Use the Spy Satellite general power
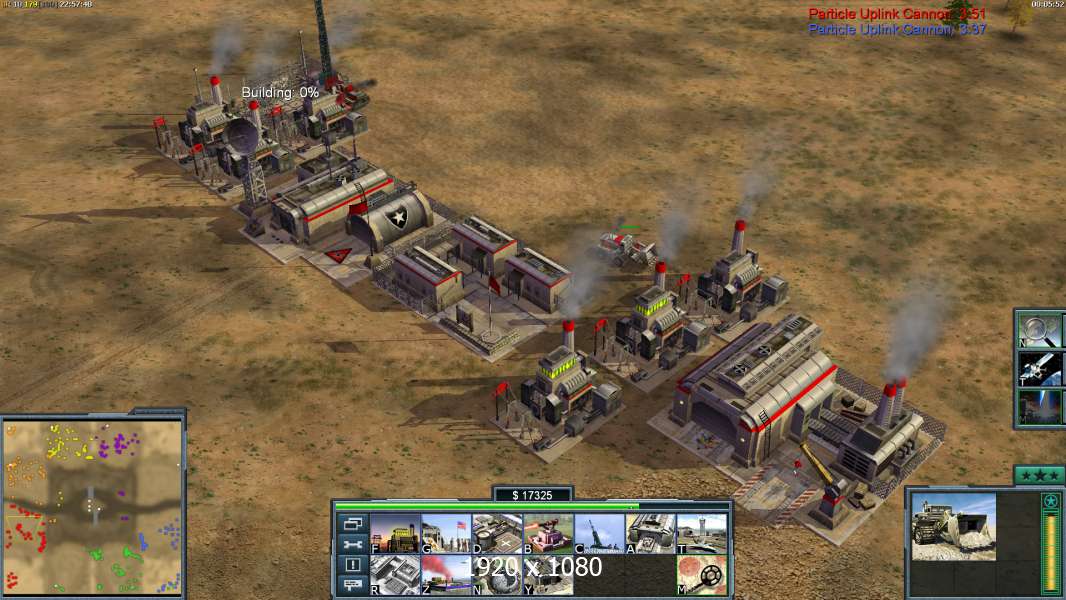1066x600 pixels. coord(1040,368)
